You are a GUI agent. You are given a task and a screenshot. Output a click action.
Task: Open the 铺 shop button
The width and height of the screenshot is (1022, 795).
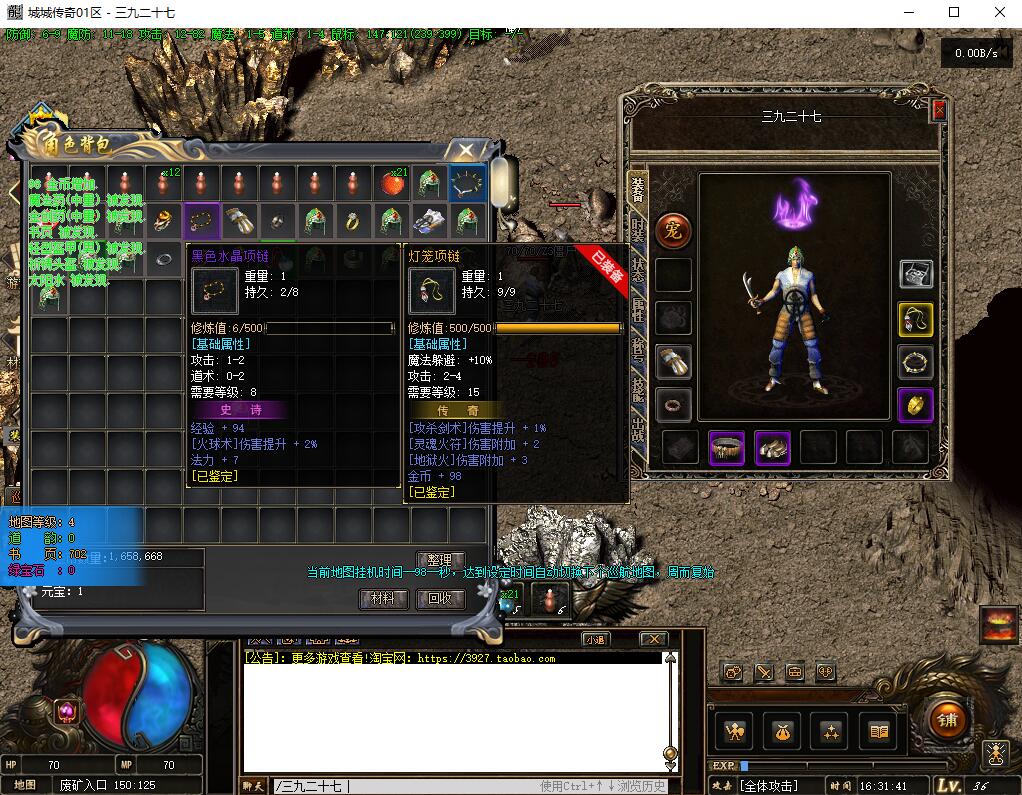pos(946,719)
